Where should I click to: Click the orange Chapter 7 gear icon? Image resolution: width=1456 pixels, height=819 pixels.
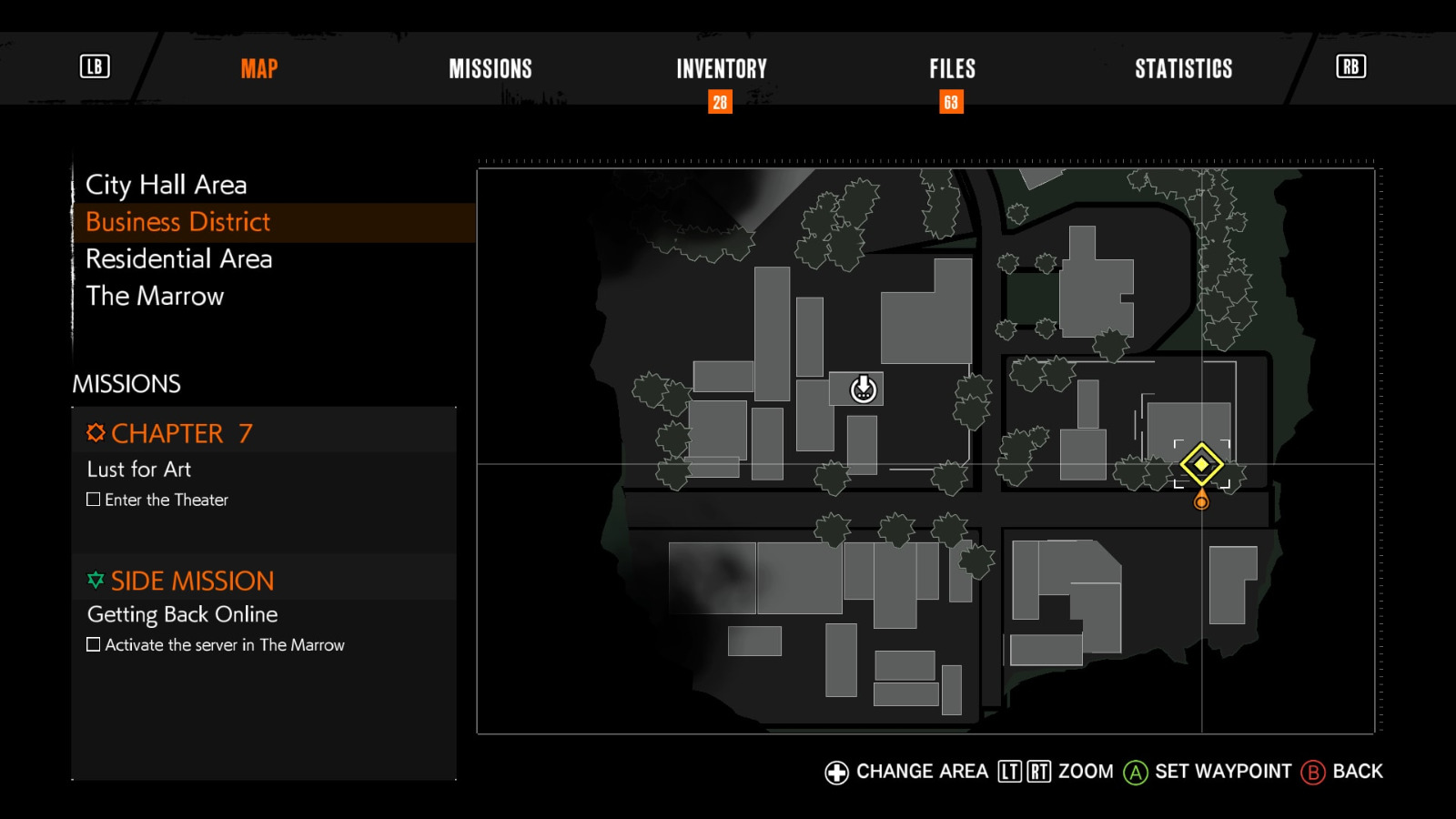pos(95,432)
